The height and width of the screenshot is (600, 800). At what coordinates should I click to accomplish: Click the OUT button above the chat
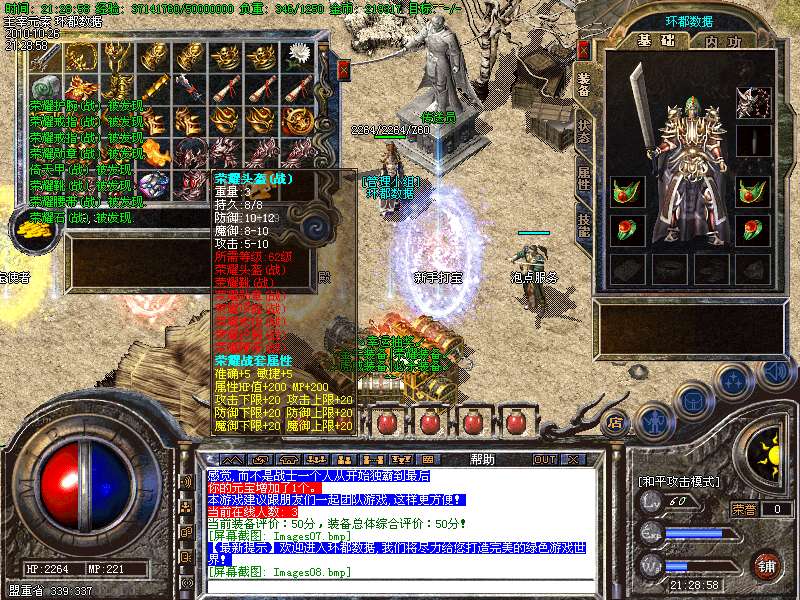[x=545, y=459]
